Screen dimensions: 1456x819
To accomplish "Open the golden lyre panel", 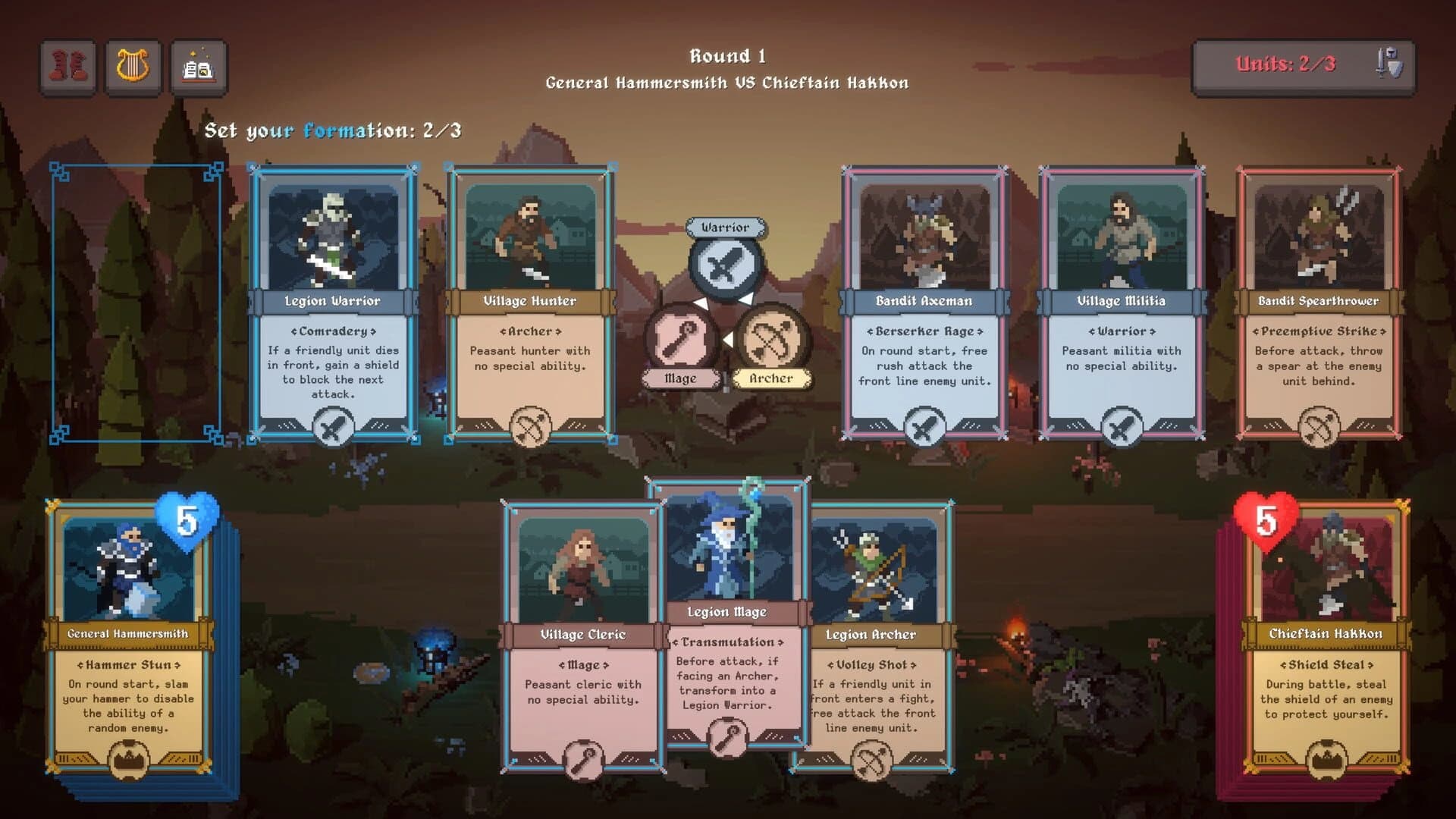I will pos(133,66).
